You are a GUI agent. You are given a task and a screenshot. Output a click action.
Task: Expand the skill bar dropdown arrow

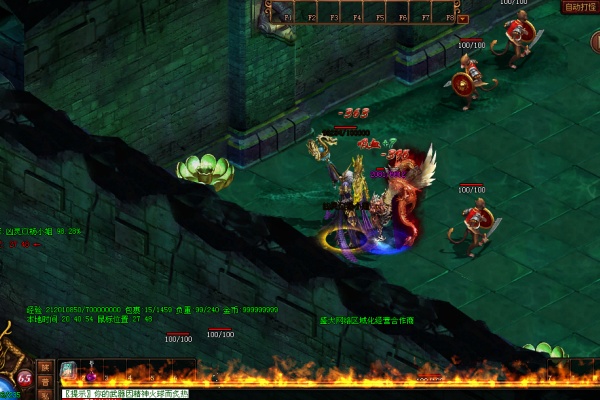tap(463, 18)
